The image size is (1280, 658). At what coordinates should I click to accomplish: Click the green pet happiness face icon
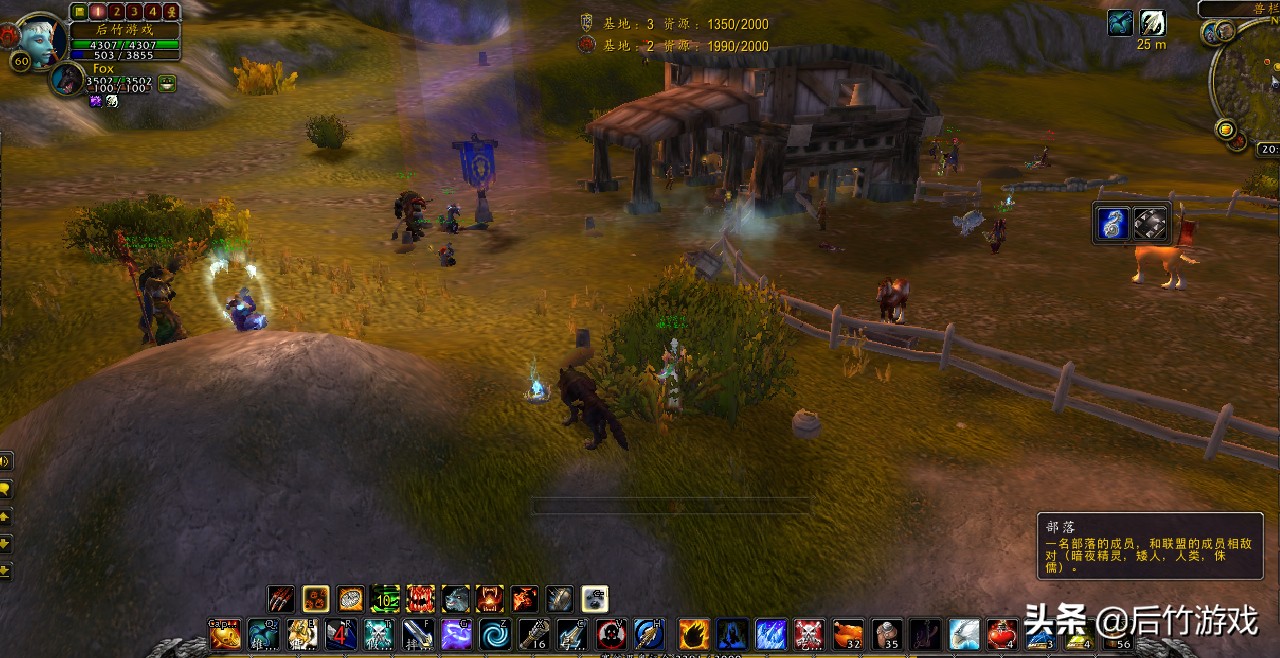tap(167, 84)
